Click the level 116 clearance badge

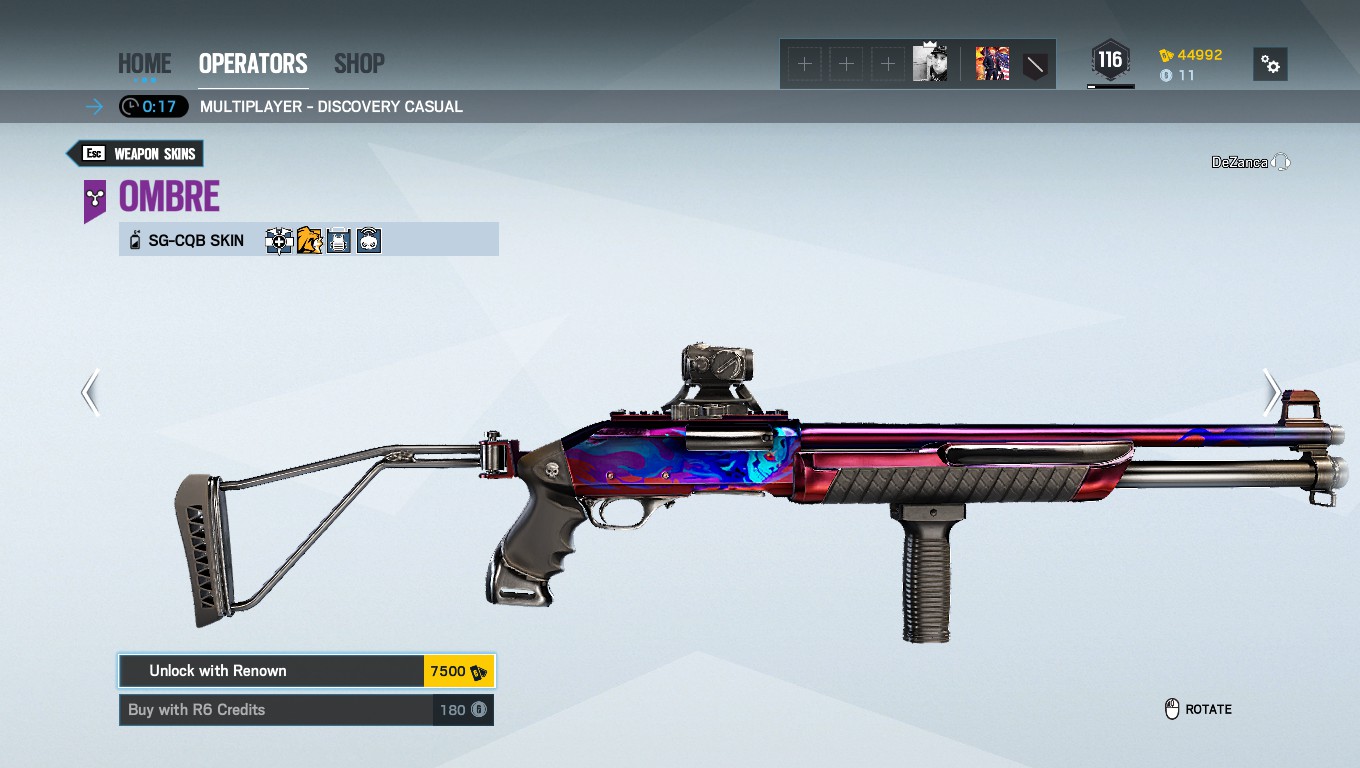(1110, 61)
